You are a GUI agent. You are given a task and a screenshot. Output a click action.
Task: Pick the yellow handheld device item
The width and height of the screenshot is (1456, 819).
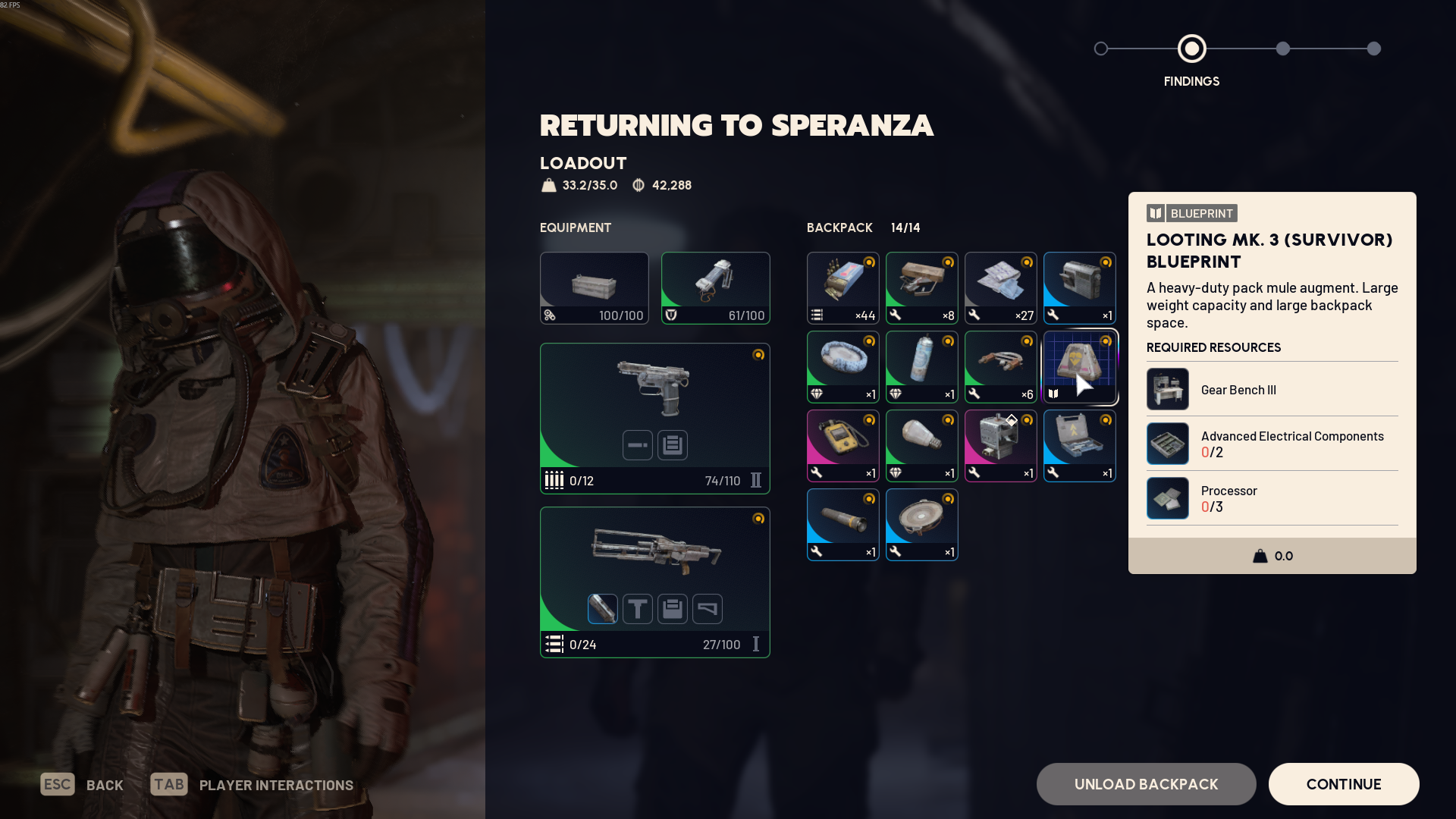tap(843, 446)
